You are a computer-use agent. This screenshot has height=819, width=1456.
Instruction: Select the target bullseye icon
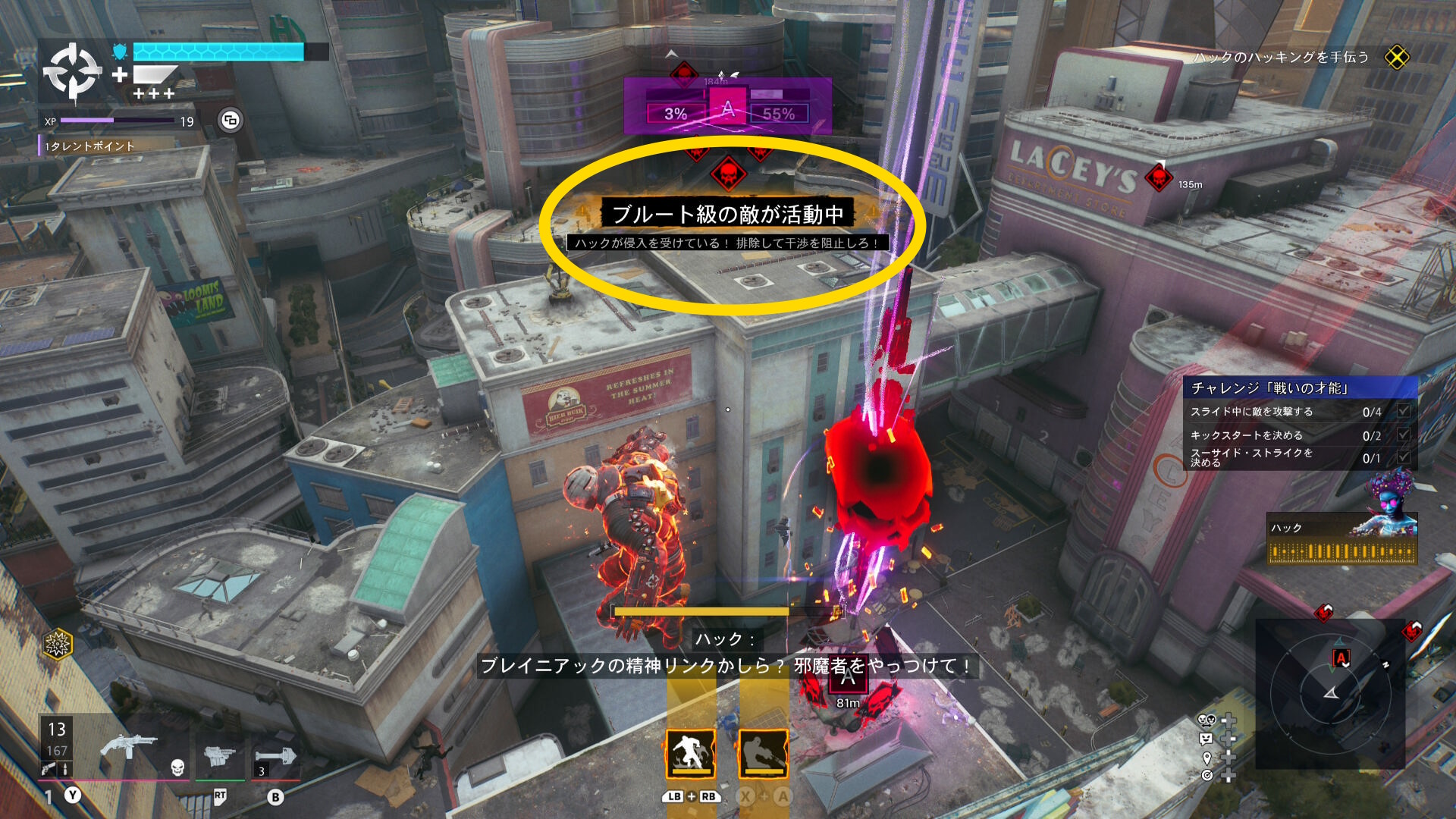pyautogui.click(x=1207, y=775)
